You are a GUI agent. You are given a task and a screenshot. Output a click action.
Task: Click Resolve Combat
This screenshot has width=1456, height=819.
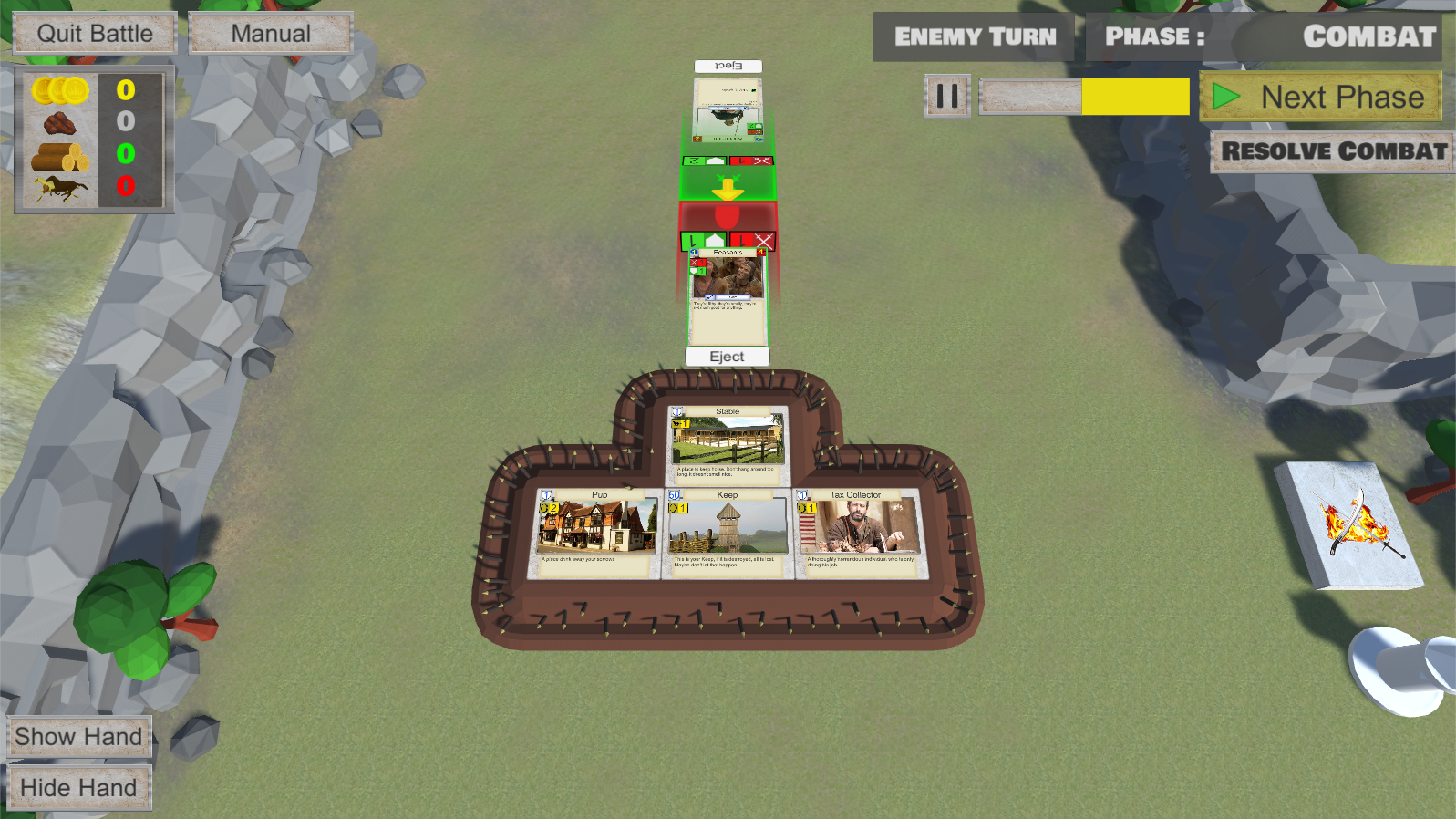point(1333,151)
